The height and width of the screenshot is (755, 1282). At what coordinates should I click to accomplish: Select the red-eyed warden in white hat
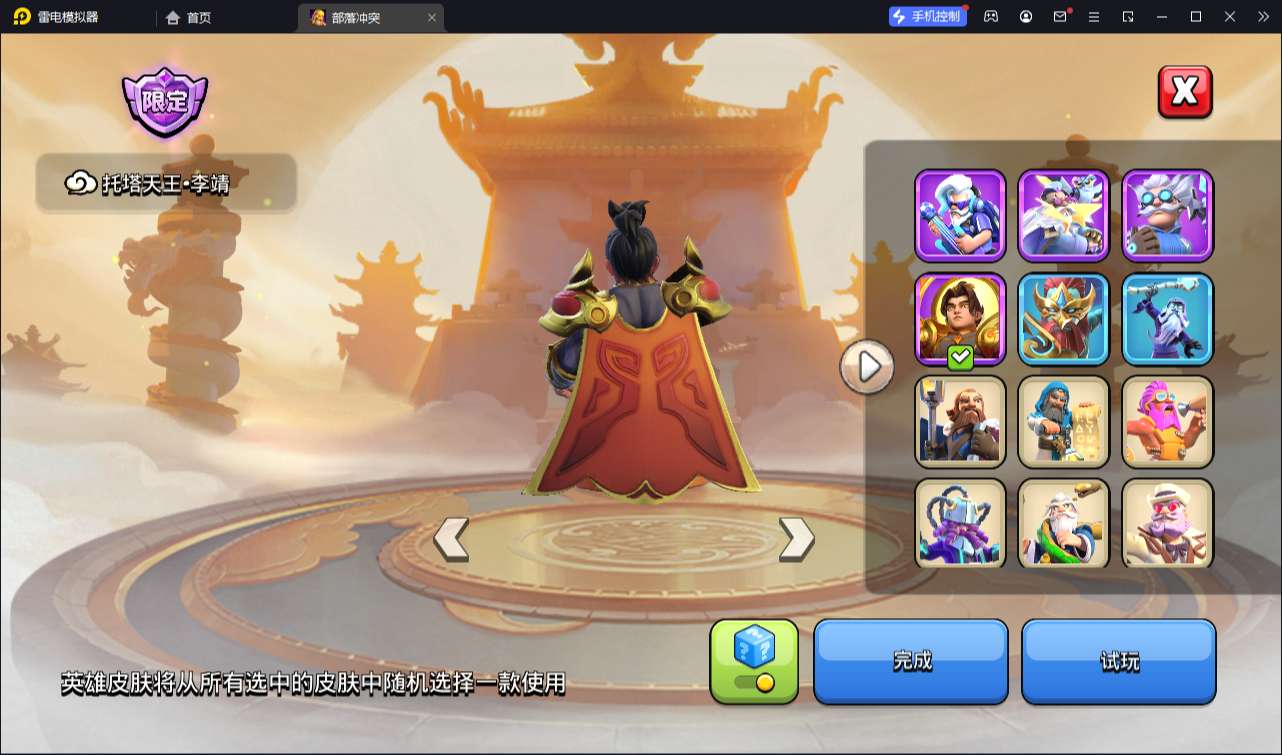(1167, 523)
